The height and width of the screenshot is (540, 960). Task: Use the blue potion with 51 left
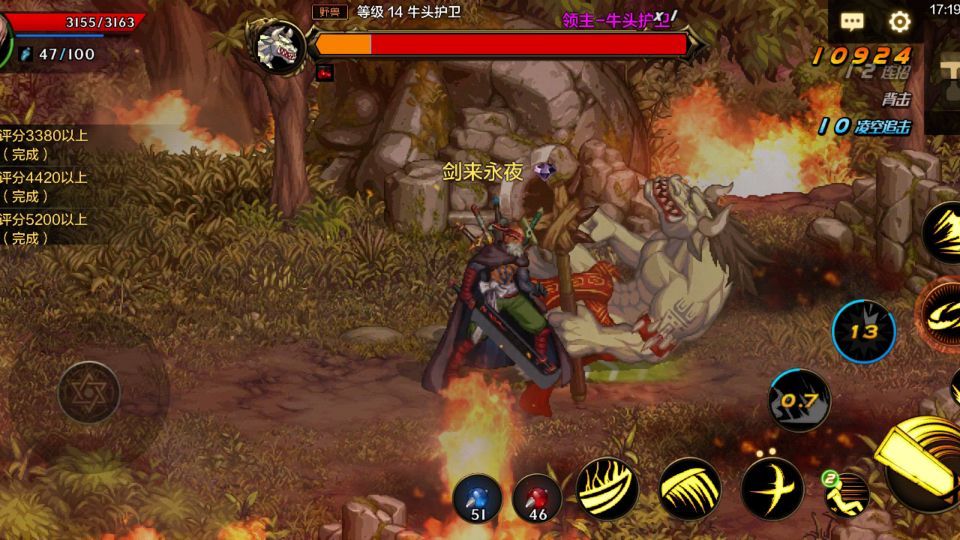pos(477,498)
